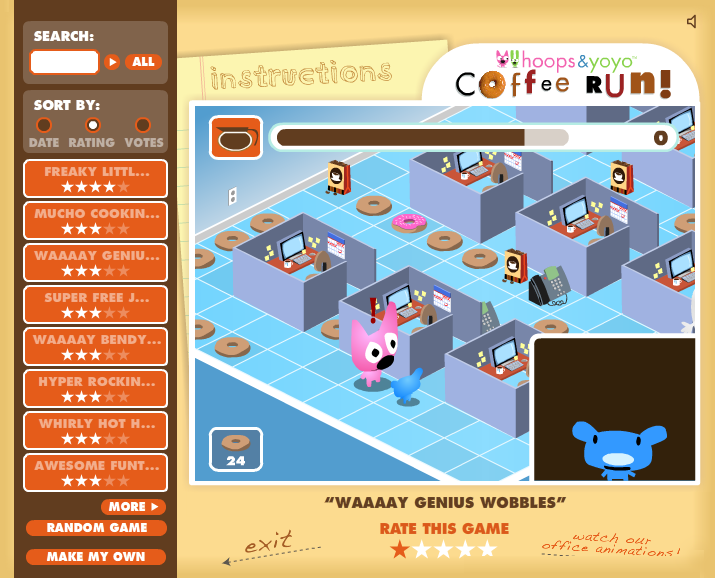Screen dimensions: 715x578
Task: Play the "Awesome Funt..." game
Action: pos(96,473)
